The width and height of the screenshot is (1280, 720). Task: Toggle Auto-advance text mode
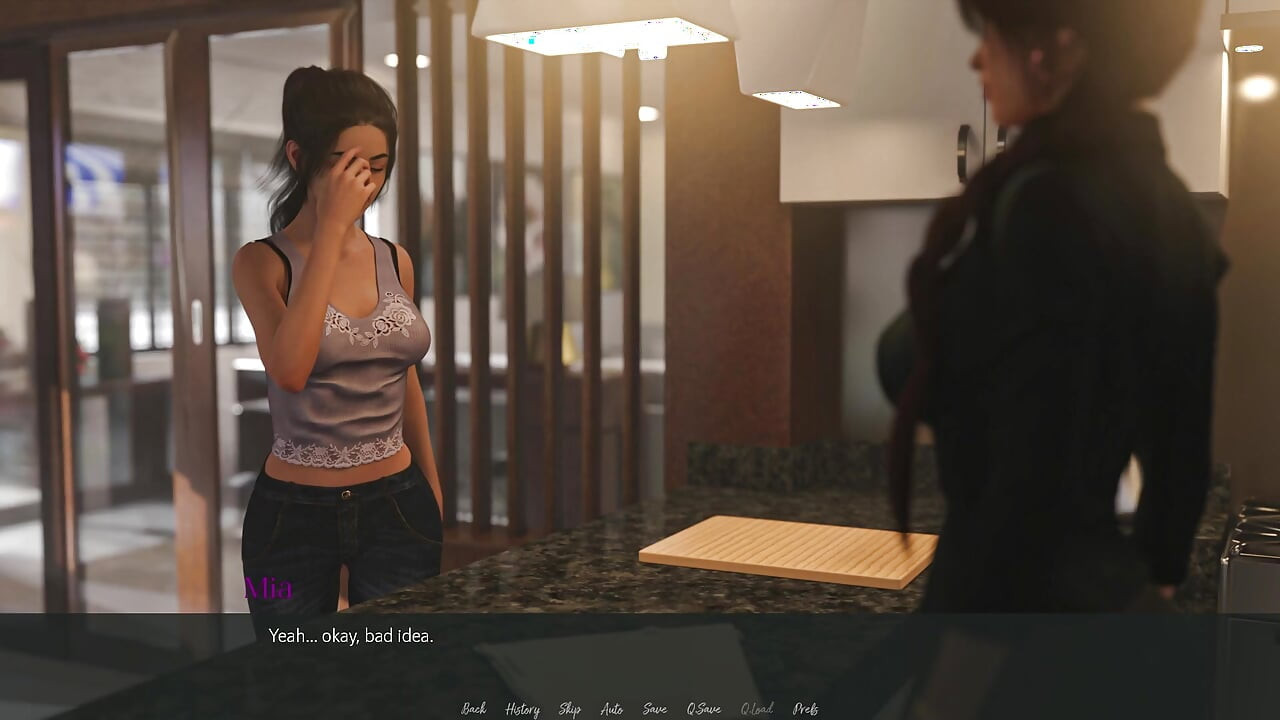(x=612, y=708)
